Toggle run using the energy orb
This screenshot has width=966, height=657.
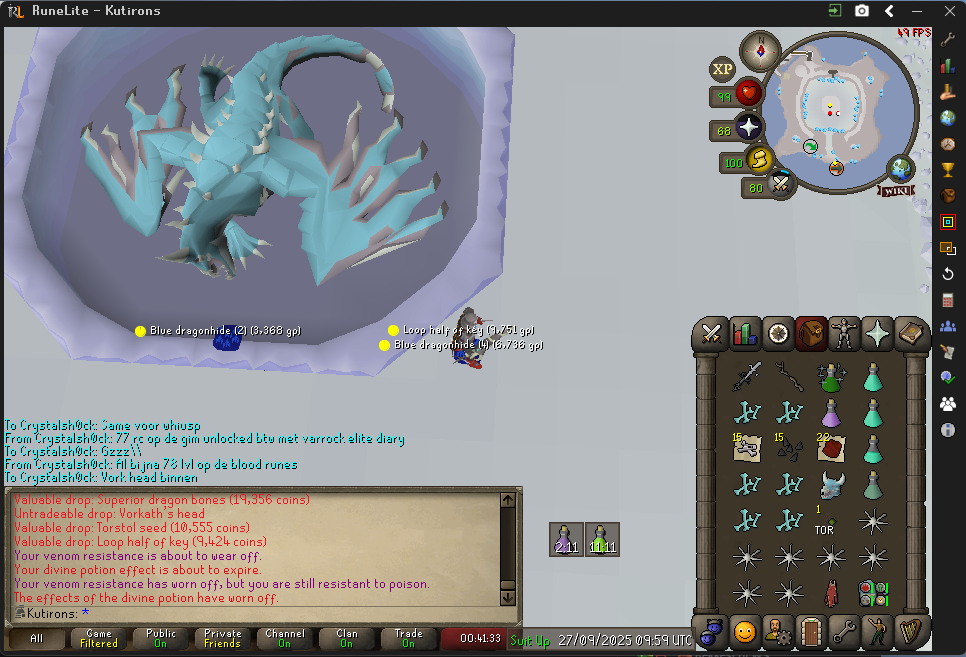tap(760, 160)
